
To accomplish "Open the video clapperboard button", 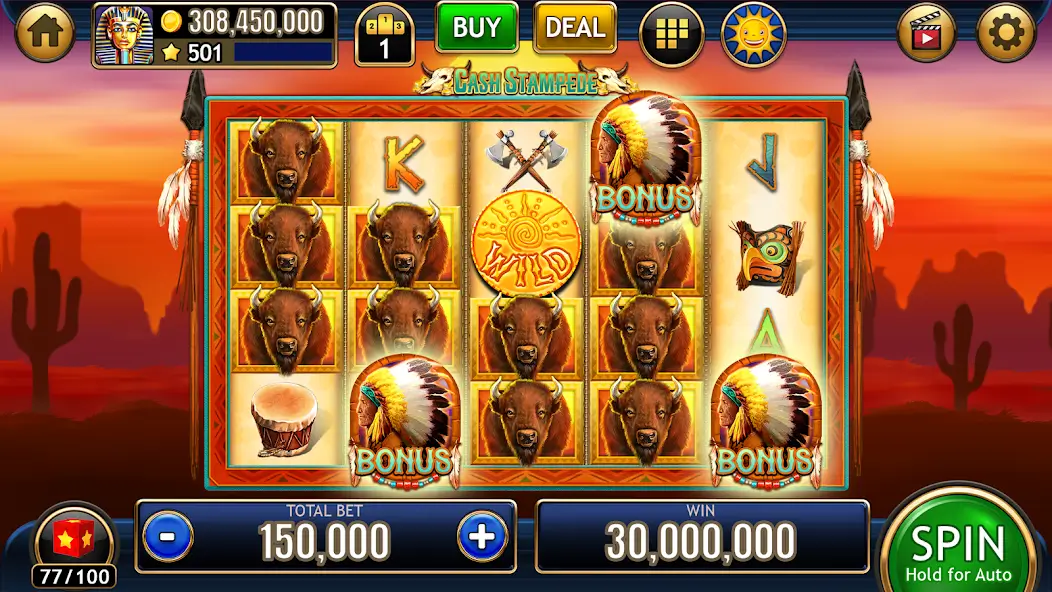I will click(927, 35).
